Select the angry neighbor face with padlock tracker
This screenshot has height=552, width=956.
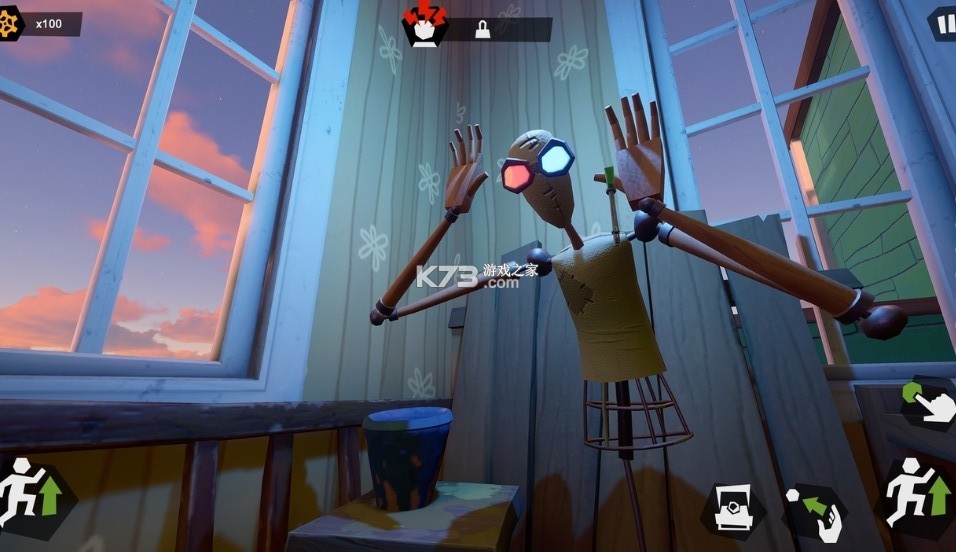click(425, 25)
